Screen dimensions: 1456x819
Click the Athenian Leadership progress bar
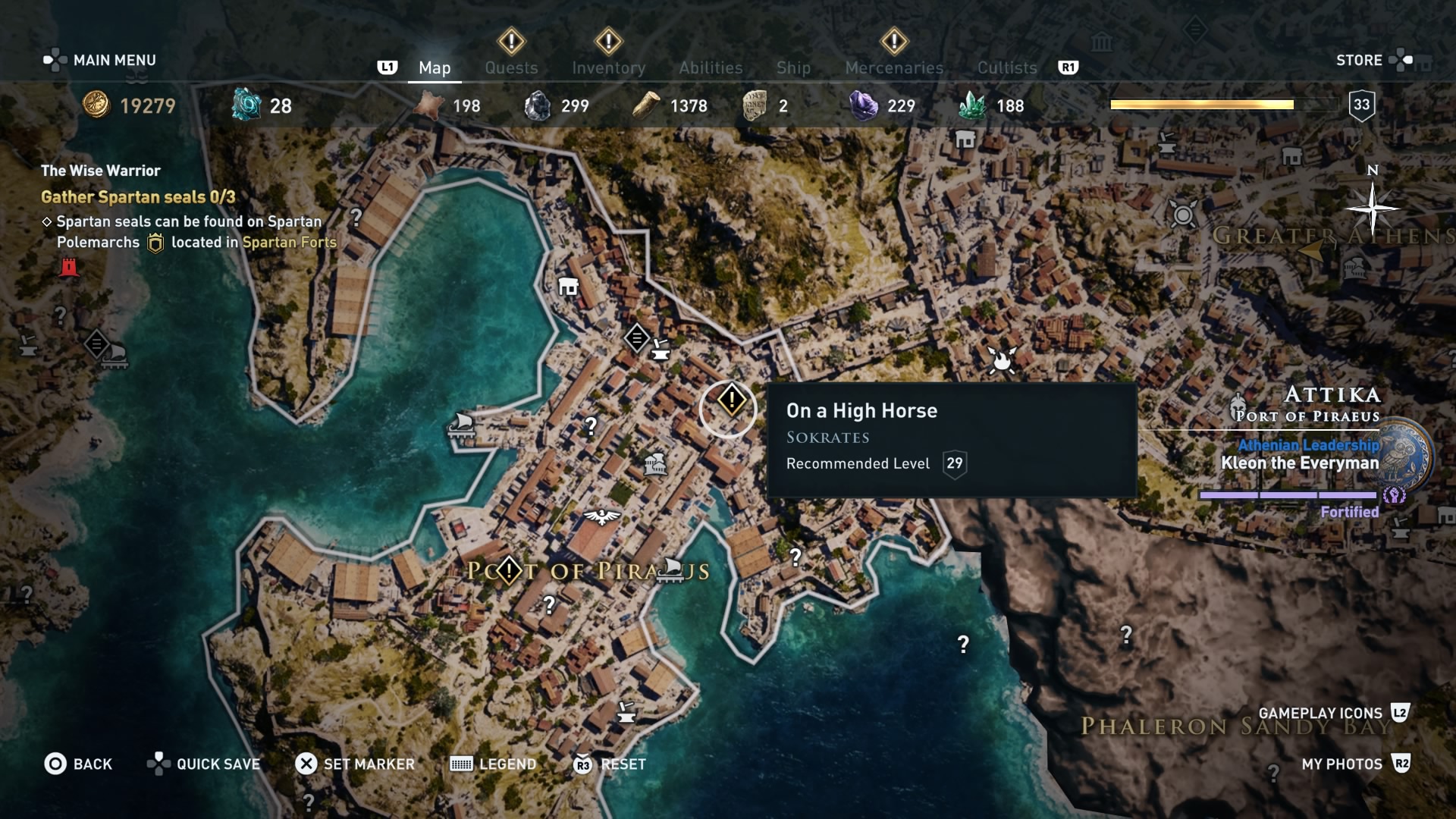[x=1287, y=494]
